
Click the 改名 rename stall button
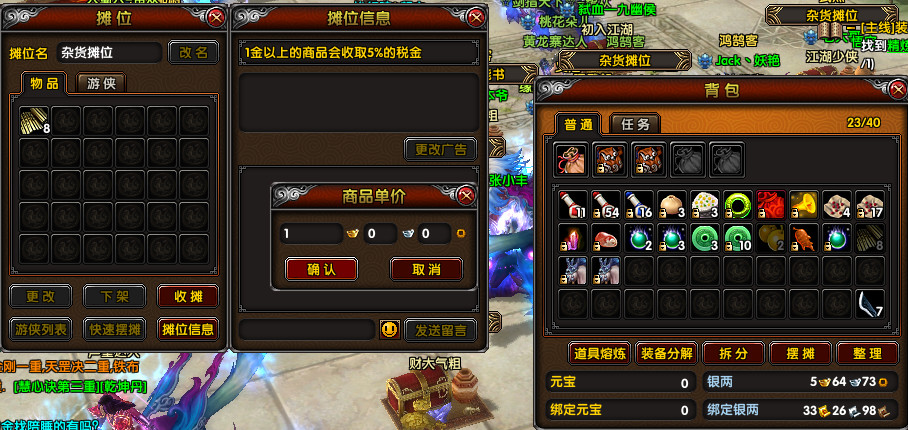tap(193, 52)
